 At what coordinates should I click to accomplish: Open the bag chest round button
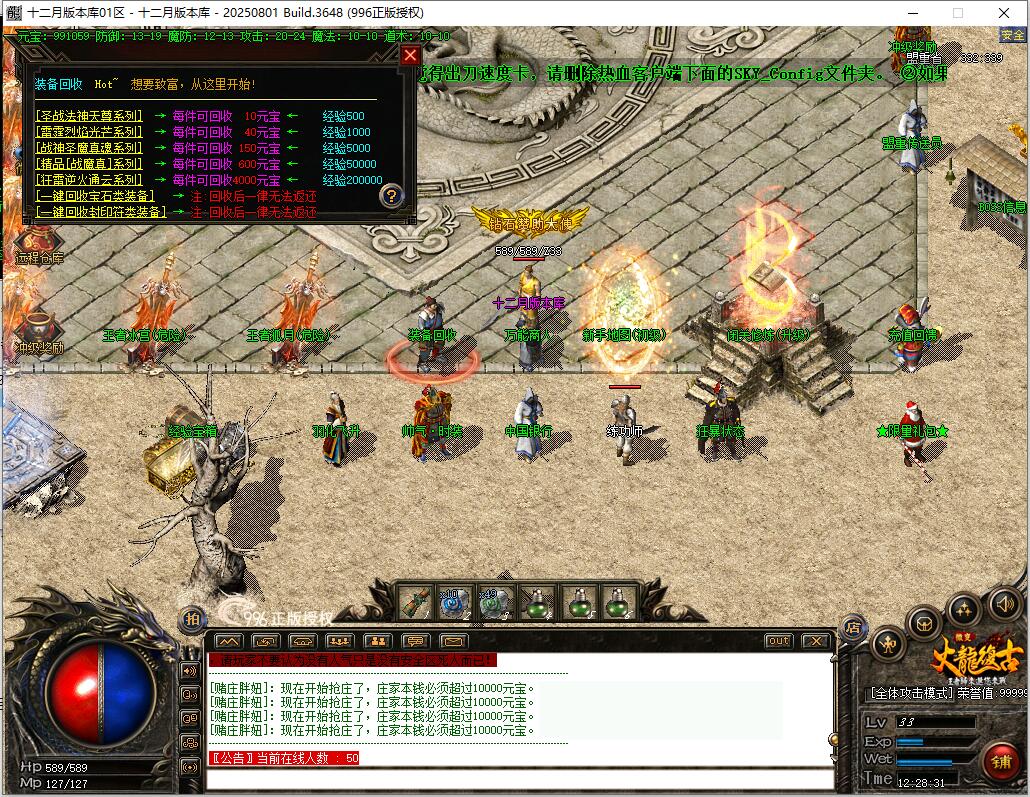click(924, 624)
